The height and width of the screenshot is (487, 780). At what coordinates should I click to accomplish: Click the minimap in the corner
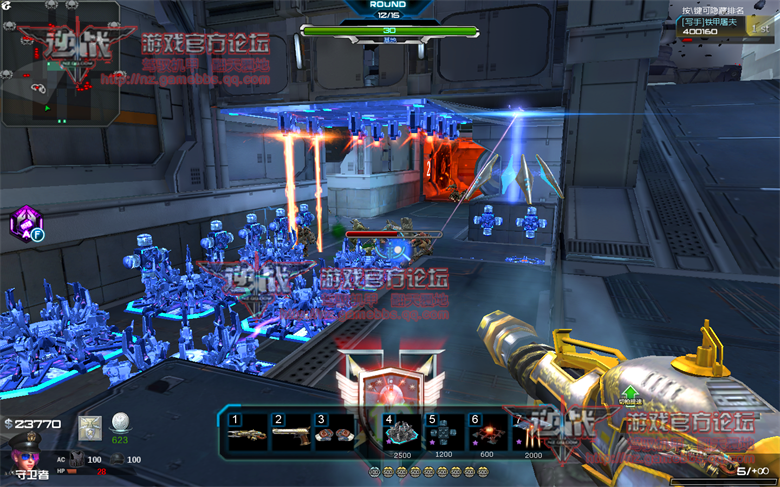point(61,64)
